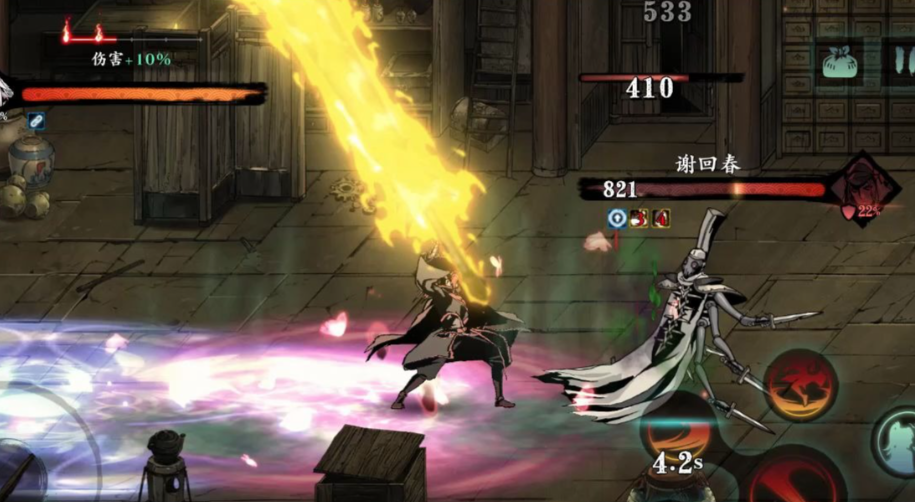The width and height of the screenshot is (915, 502).
Task: Inspect the blue up-arrow boss buff icon
Action: (x=617, y=217)
